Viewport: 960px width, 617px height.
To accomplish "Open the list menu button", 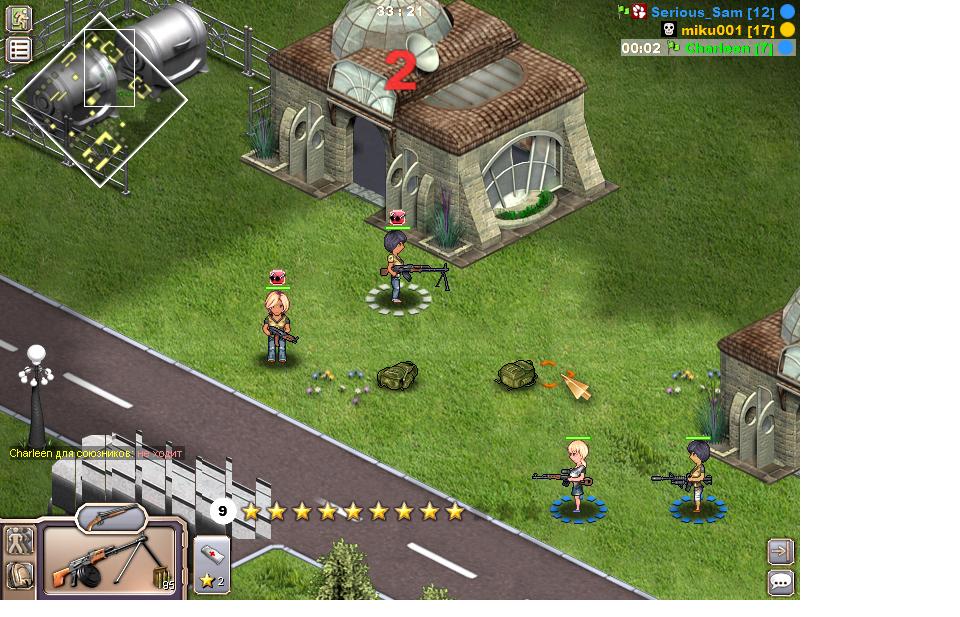I will tap(19, 50).
